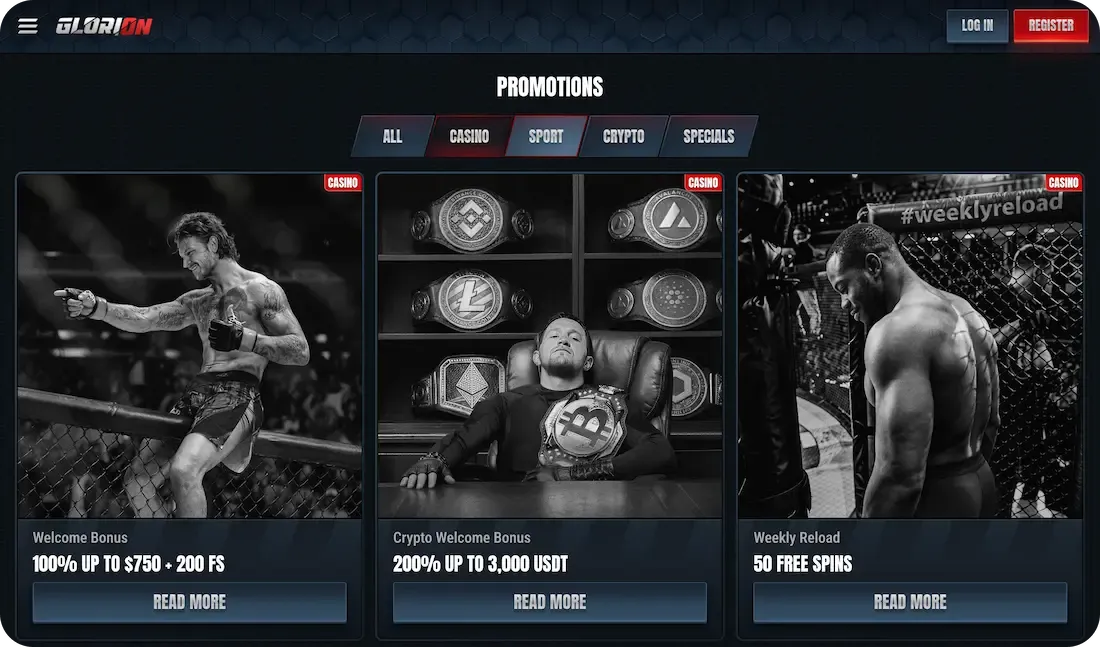Switch to the All promotions tab
The width and height of the screenshot is (1100, 647).
pos(392,136)
